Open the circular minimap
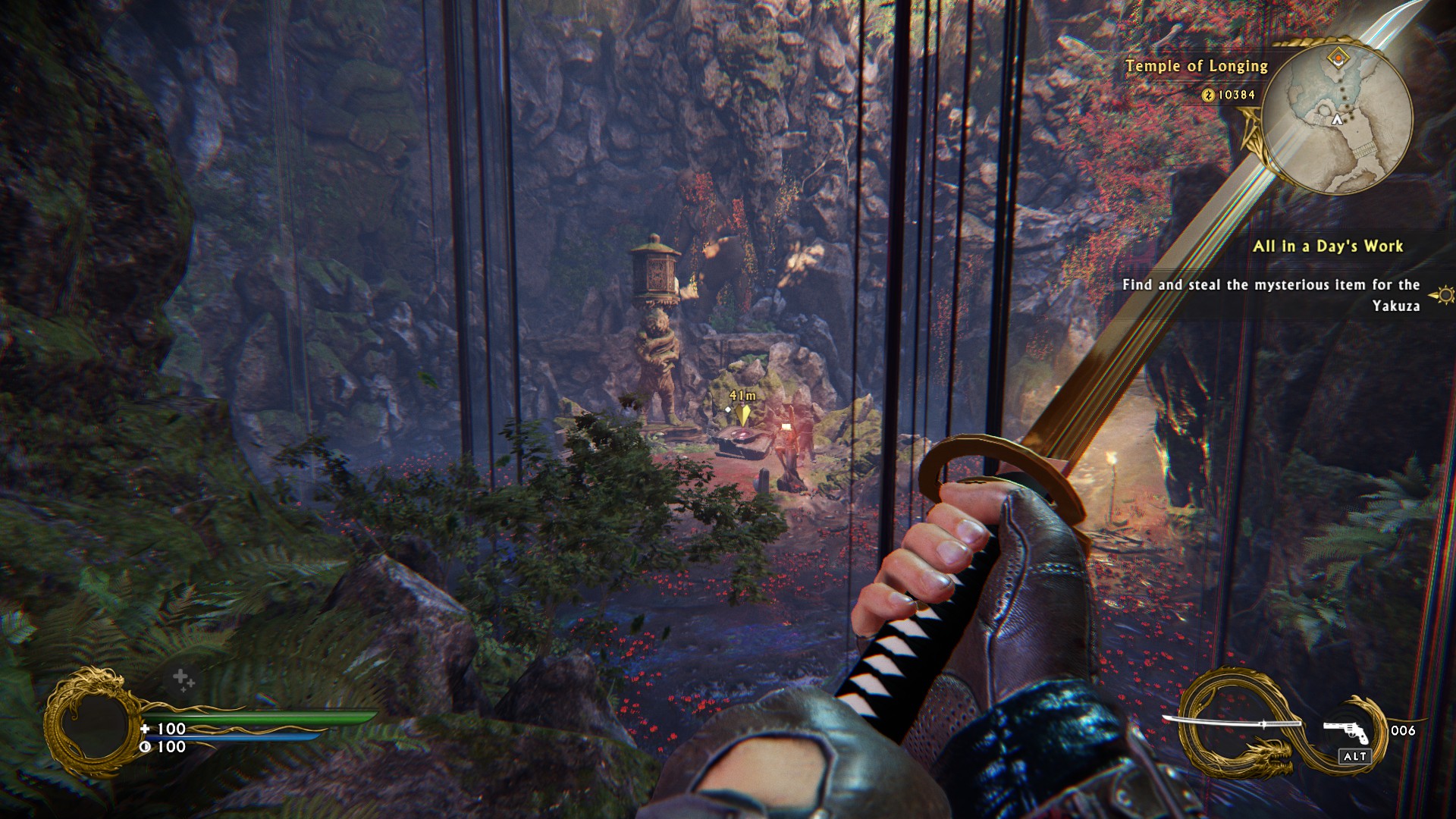The image size is (1456, 819). click(1338, 120)
